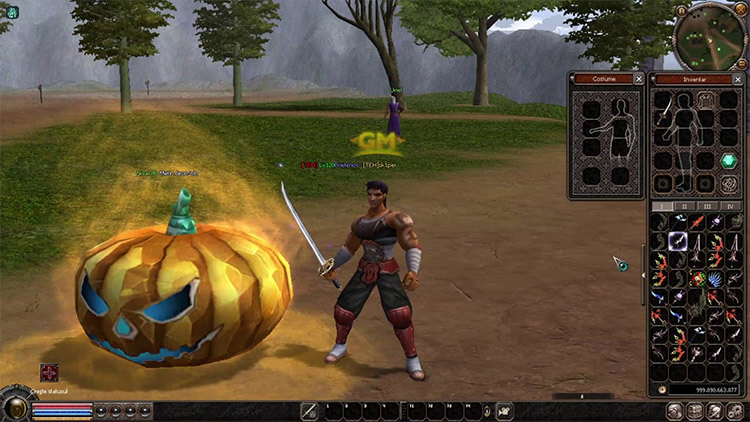Select the green gem in equipment slot

coord(730,160)
